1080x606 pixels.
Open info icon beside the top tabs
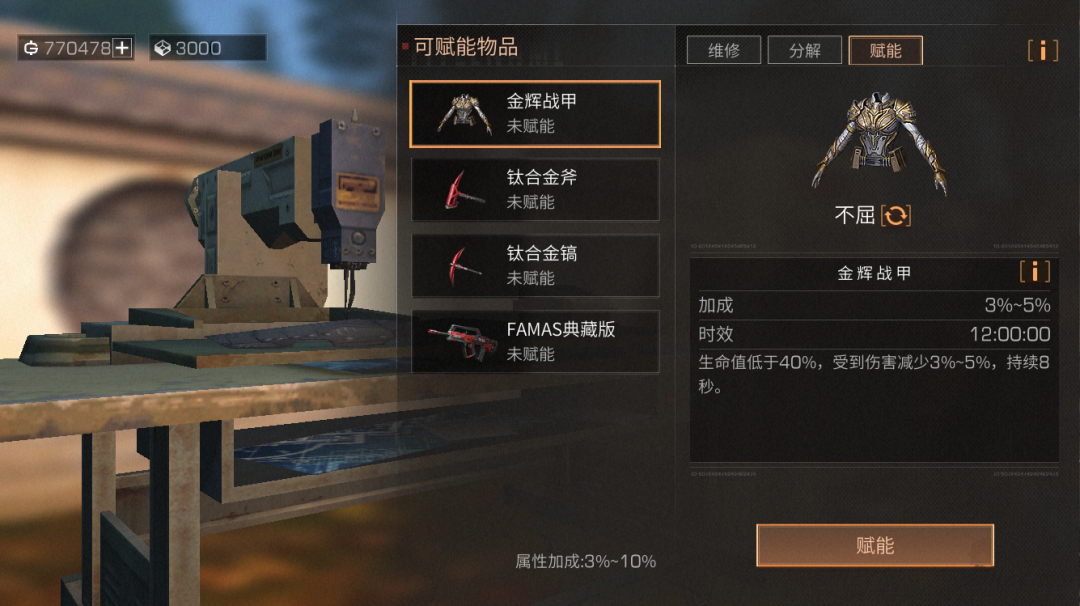[x=1042, y=50]
